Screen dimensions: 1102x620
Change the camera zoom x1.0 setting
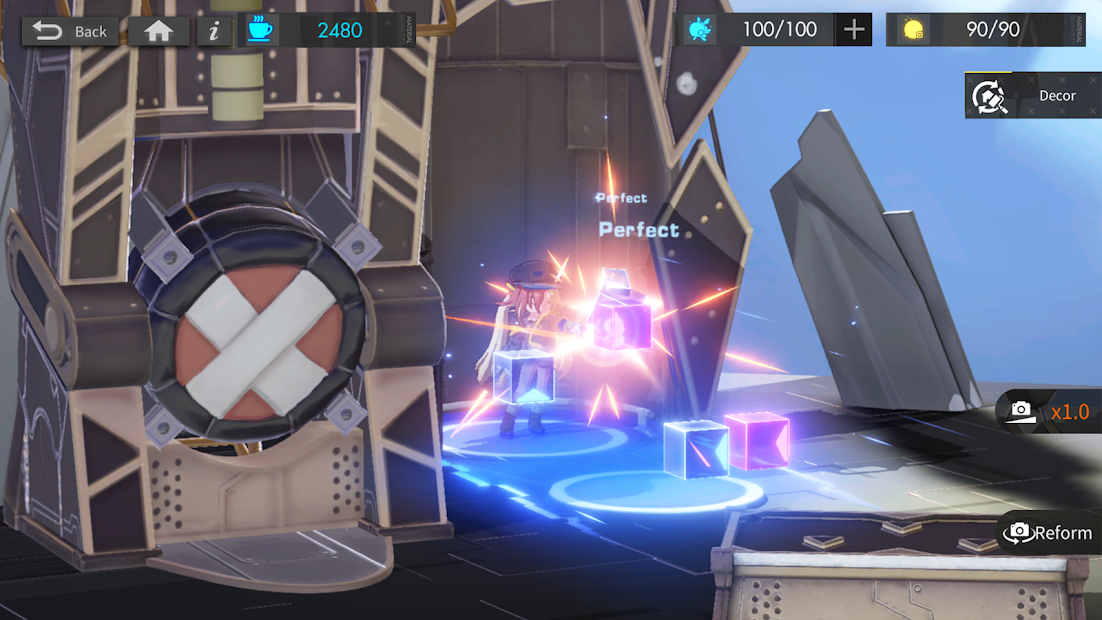[x=1050, y=411]
